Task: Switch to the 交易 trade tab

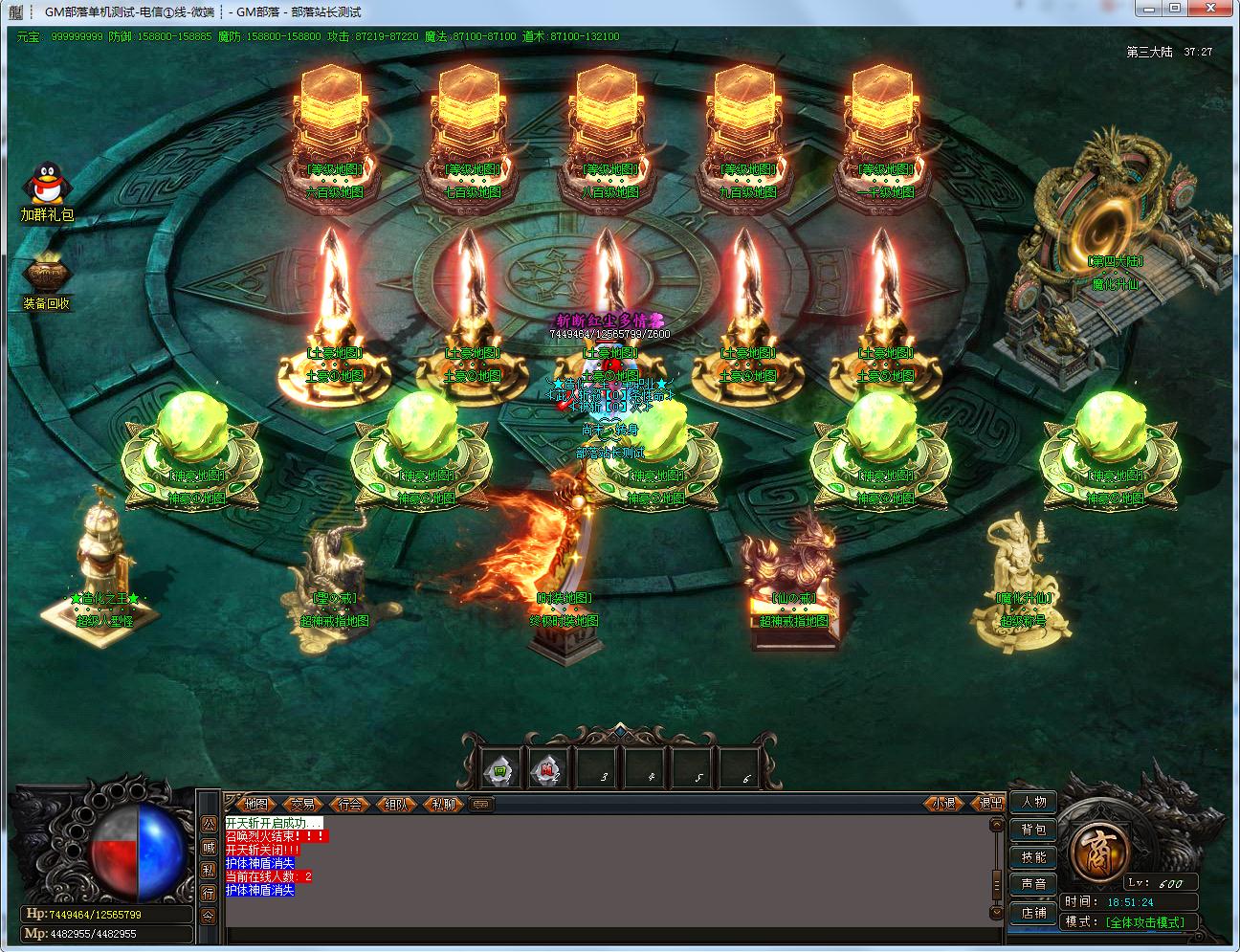Action: tap(302, 804)
